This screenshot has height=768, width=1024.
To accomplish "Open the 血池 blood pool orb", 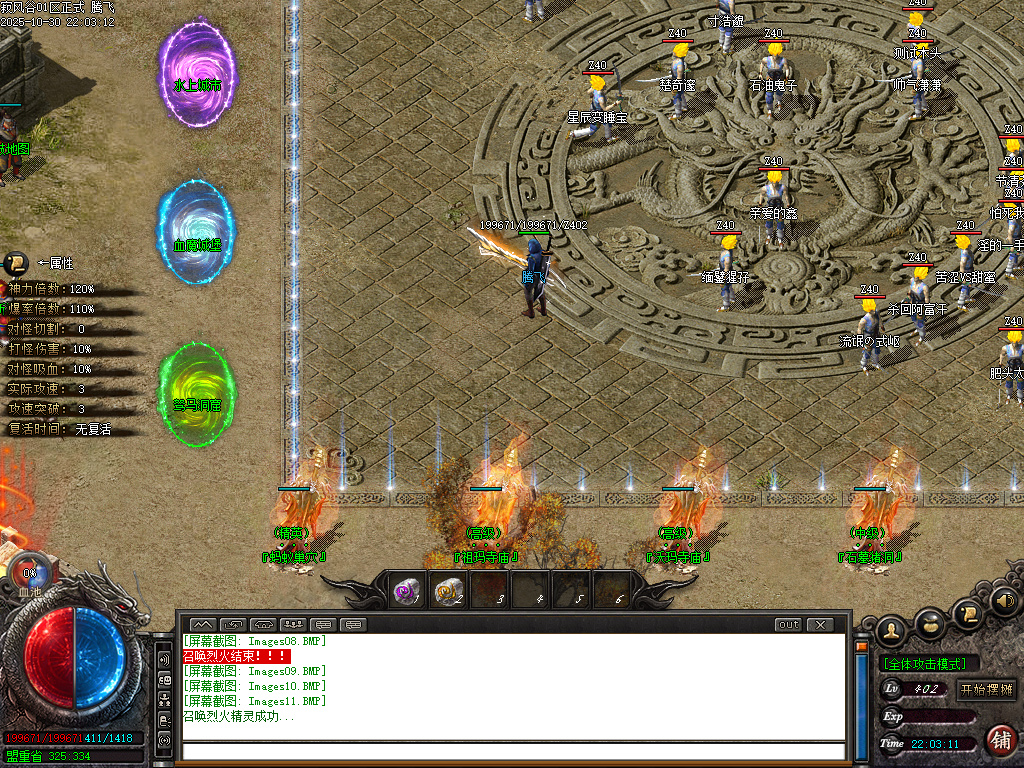I will 29,575.
